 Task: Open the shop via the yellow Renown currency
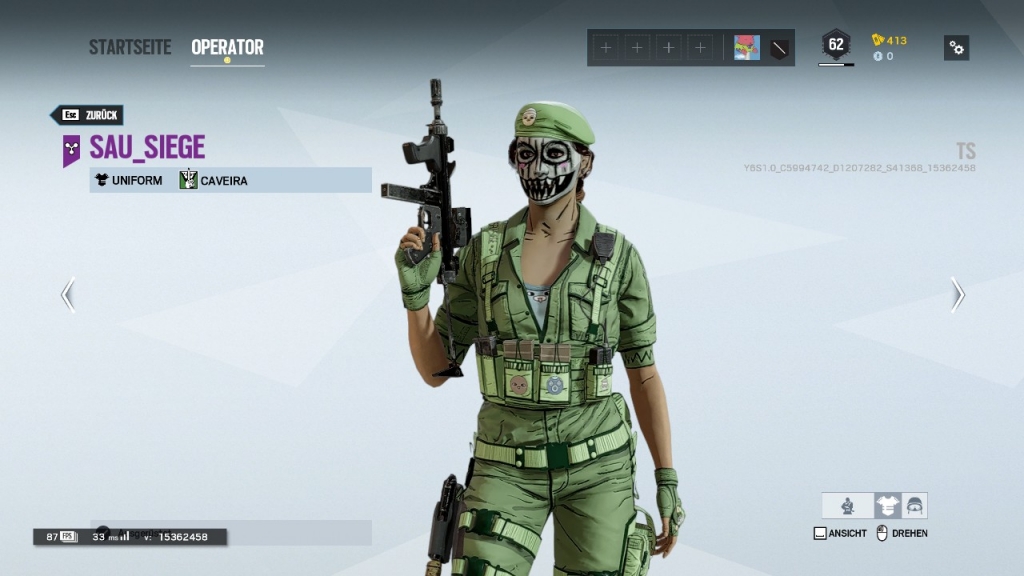click(x=889, y=40)
